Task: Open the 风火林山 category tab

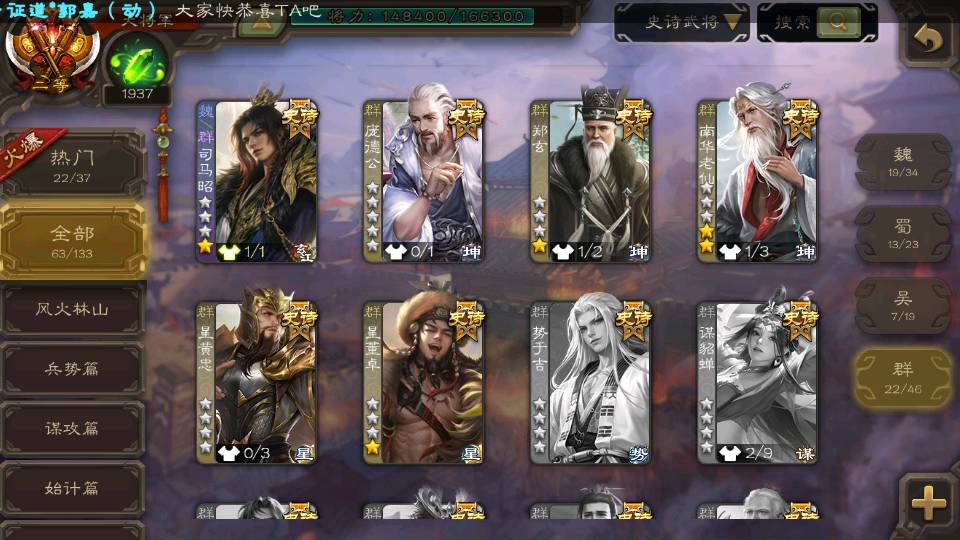Action: (73, 310)
